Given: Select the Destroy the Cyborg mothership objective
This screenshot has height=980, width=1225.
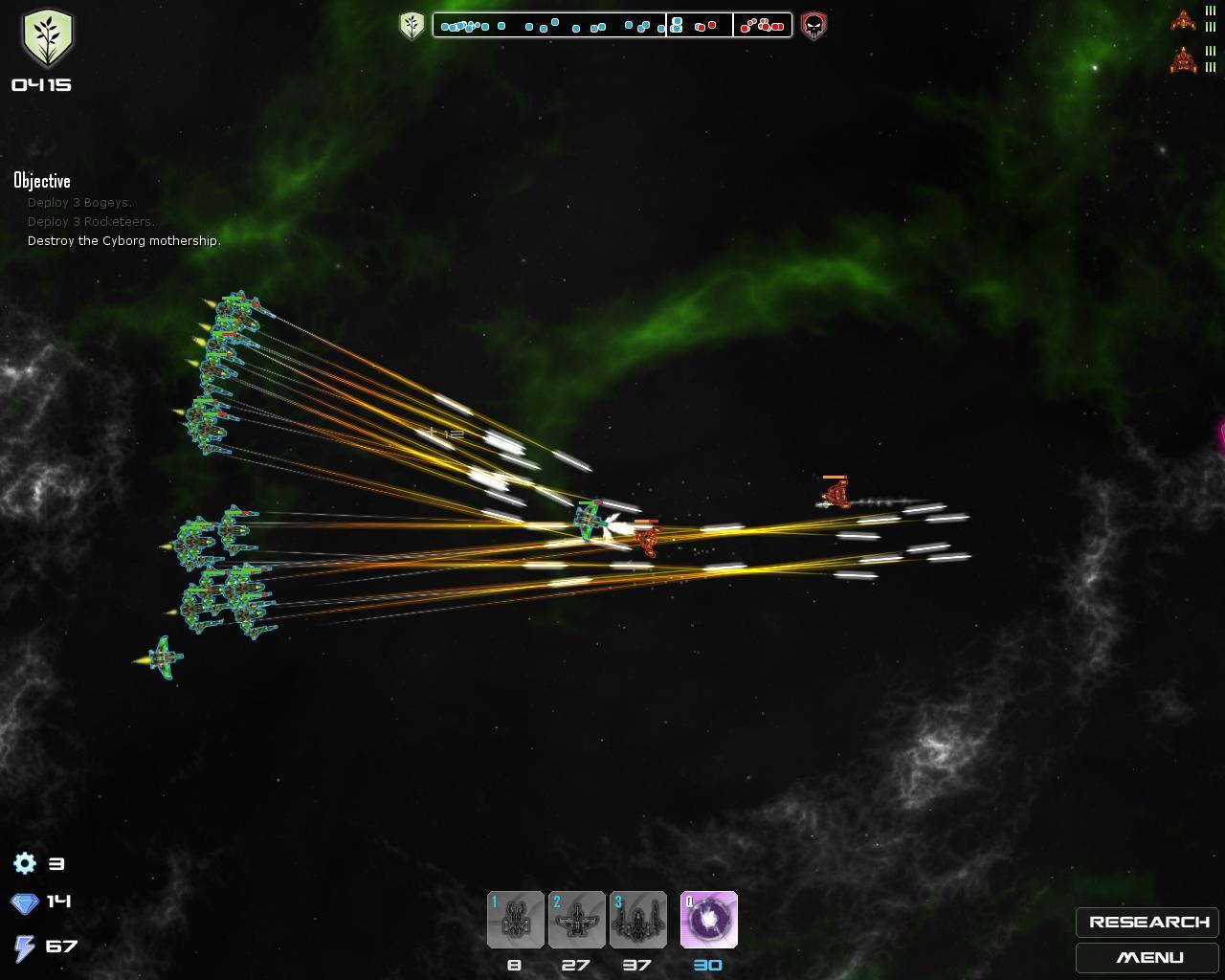Looking at the screenshot, I should pos(124,241).
